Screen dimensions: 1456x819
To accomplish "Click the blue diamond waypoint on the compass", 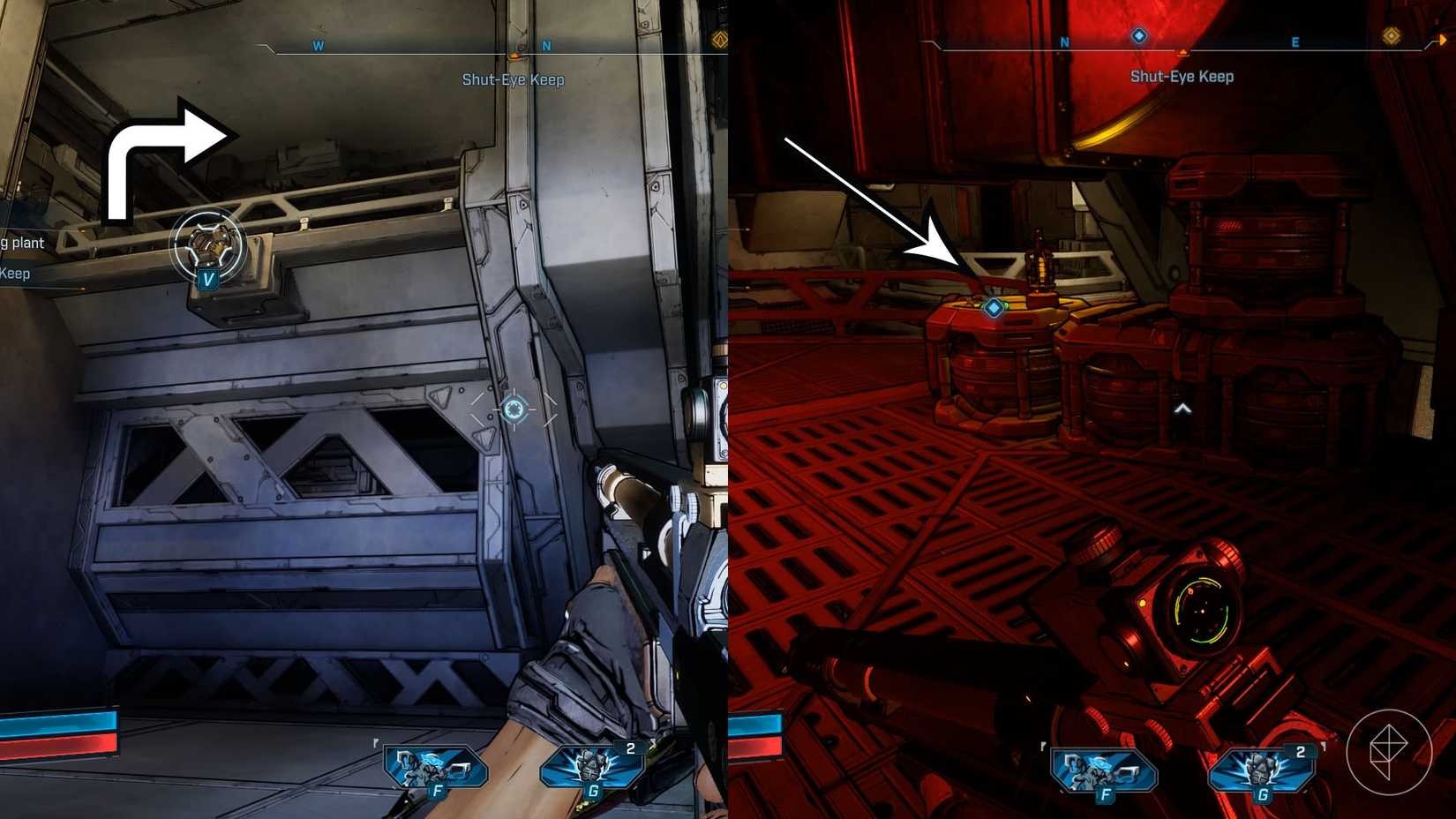I will coord(1138,36).
